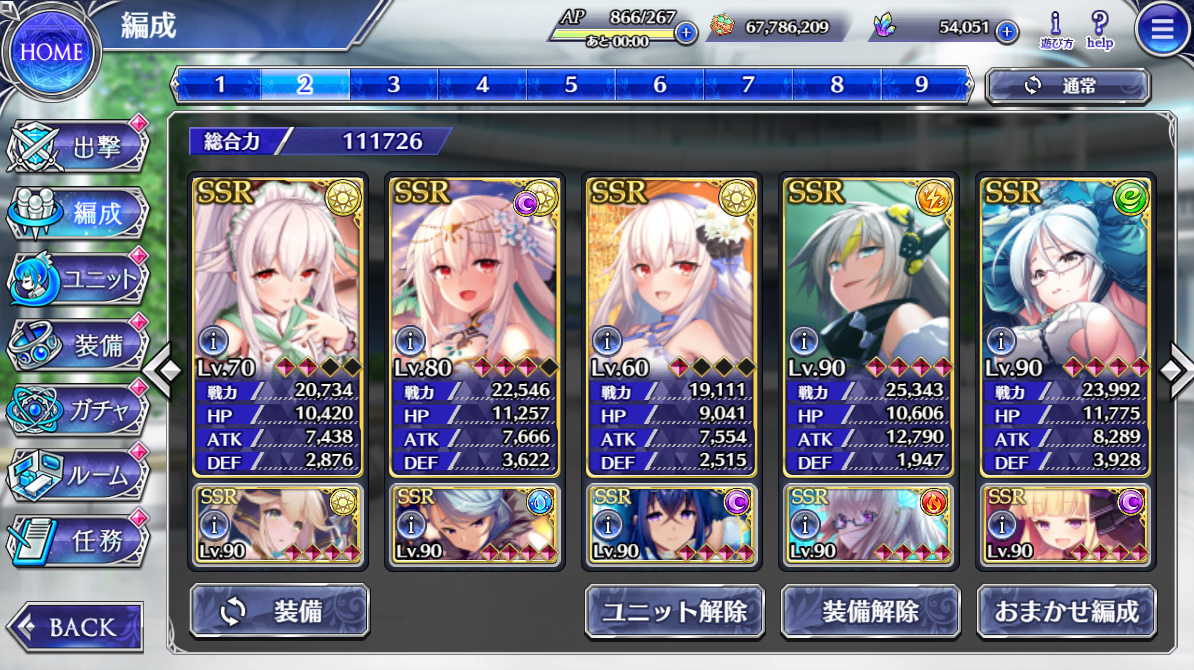Show the help page
This screenshot has height=670, width=1194.
pos(1100,29)
